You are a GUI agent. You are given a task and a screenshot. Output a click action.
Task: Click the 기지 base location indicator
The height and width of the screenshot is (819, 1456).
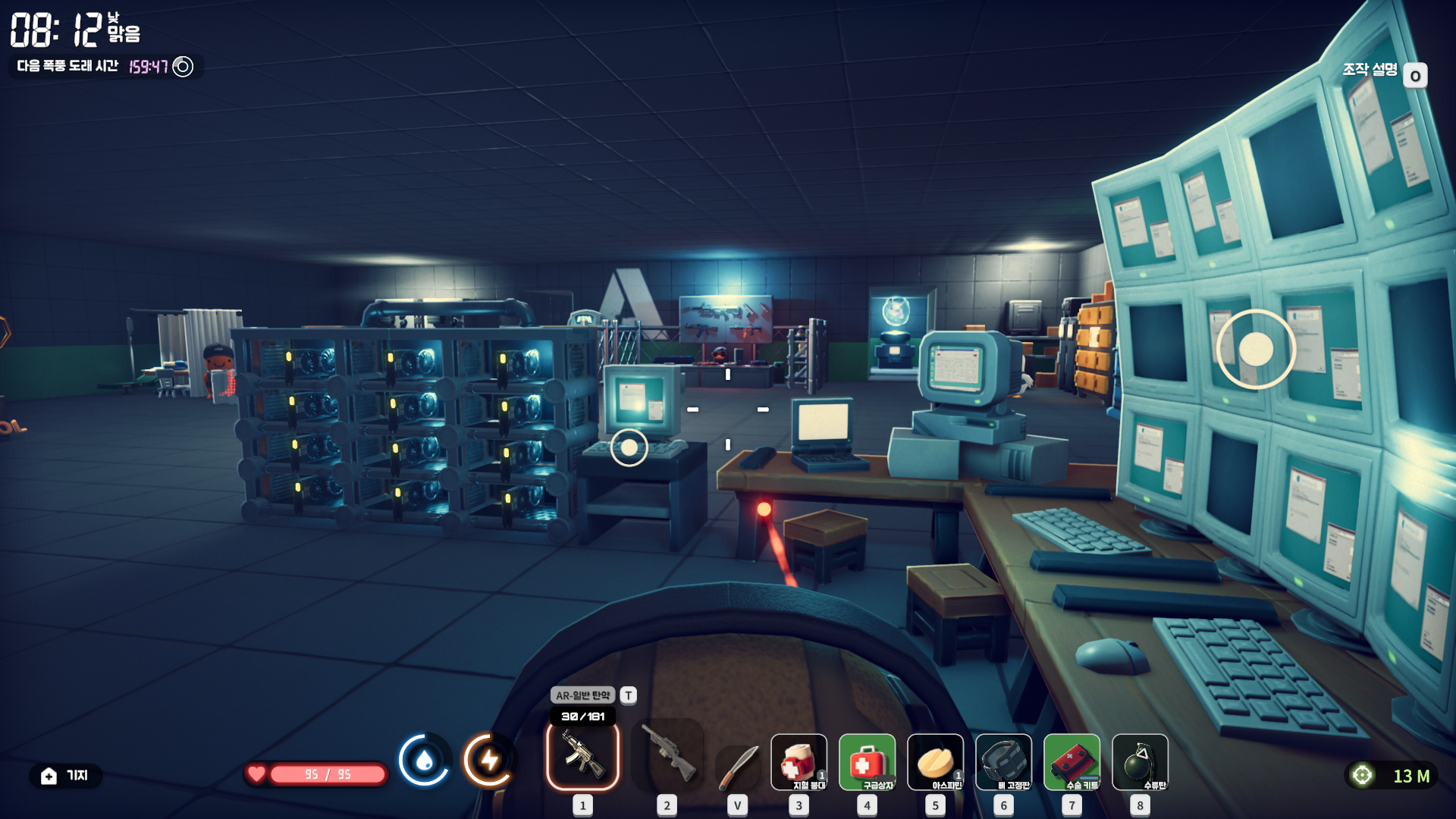(x=65, y=776)
